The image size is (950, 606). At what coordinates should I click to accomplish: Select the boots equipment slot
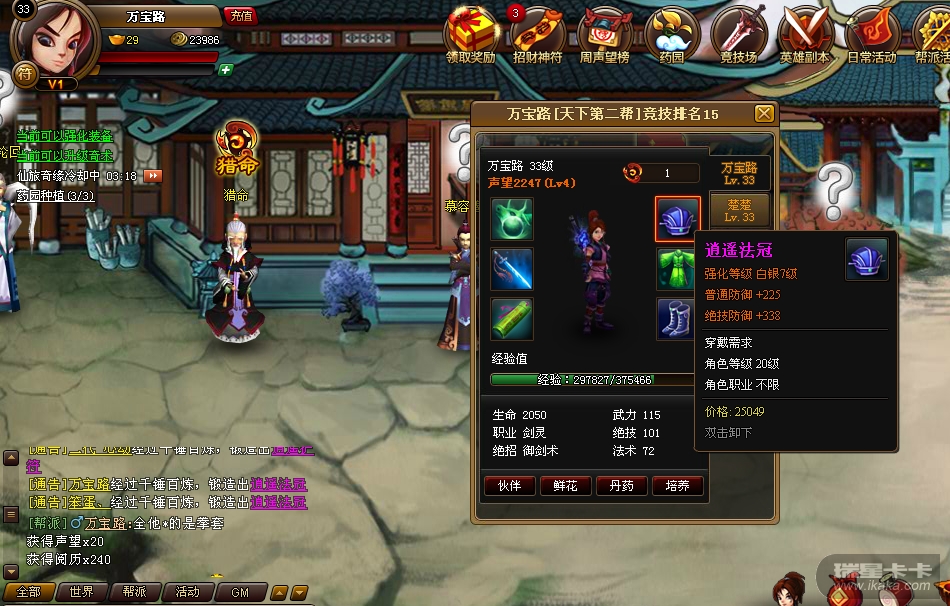tap(677, 319)
